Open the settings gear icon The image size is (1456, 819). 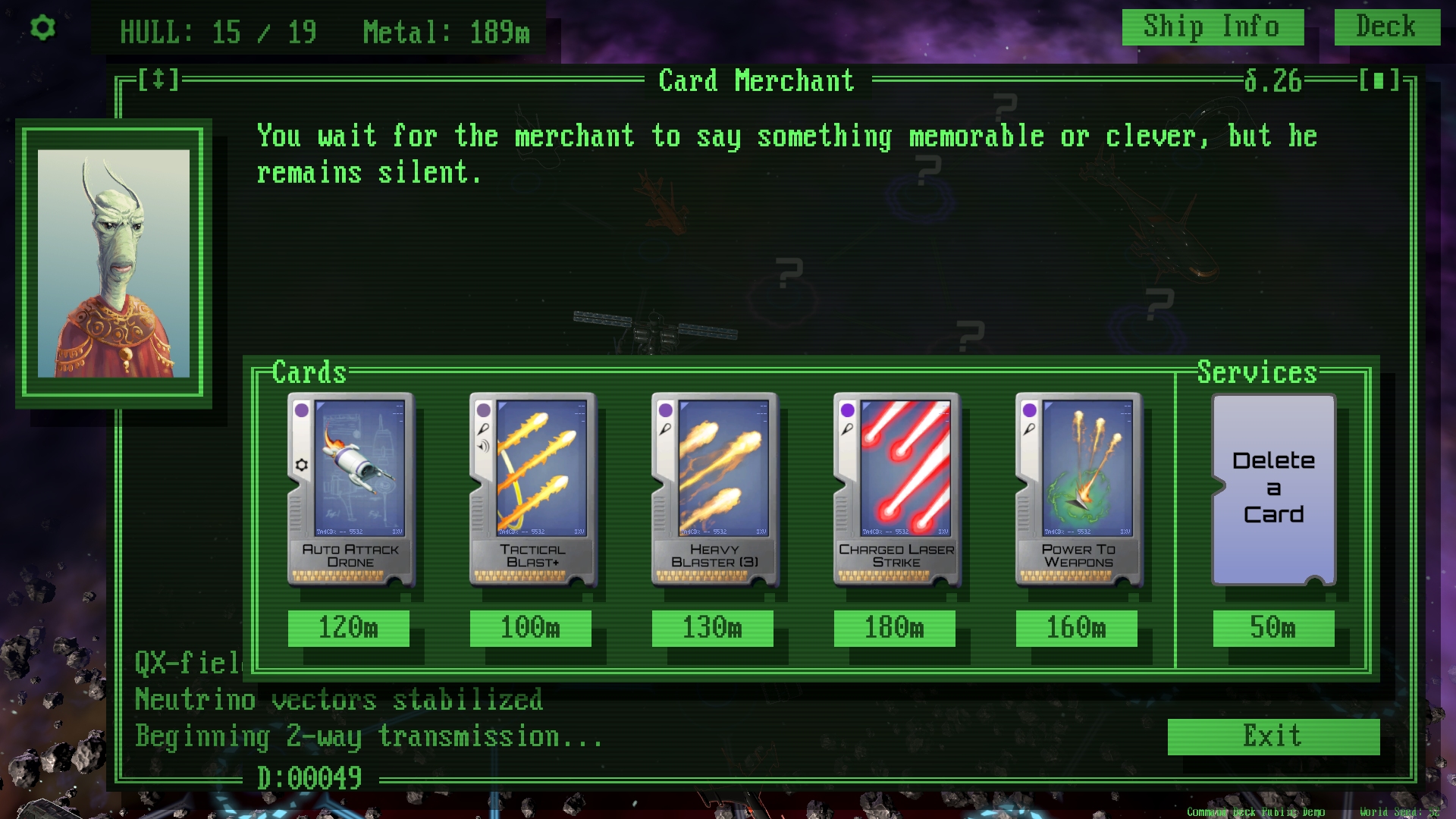tap(42, 28)
